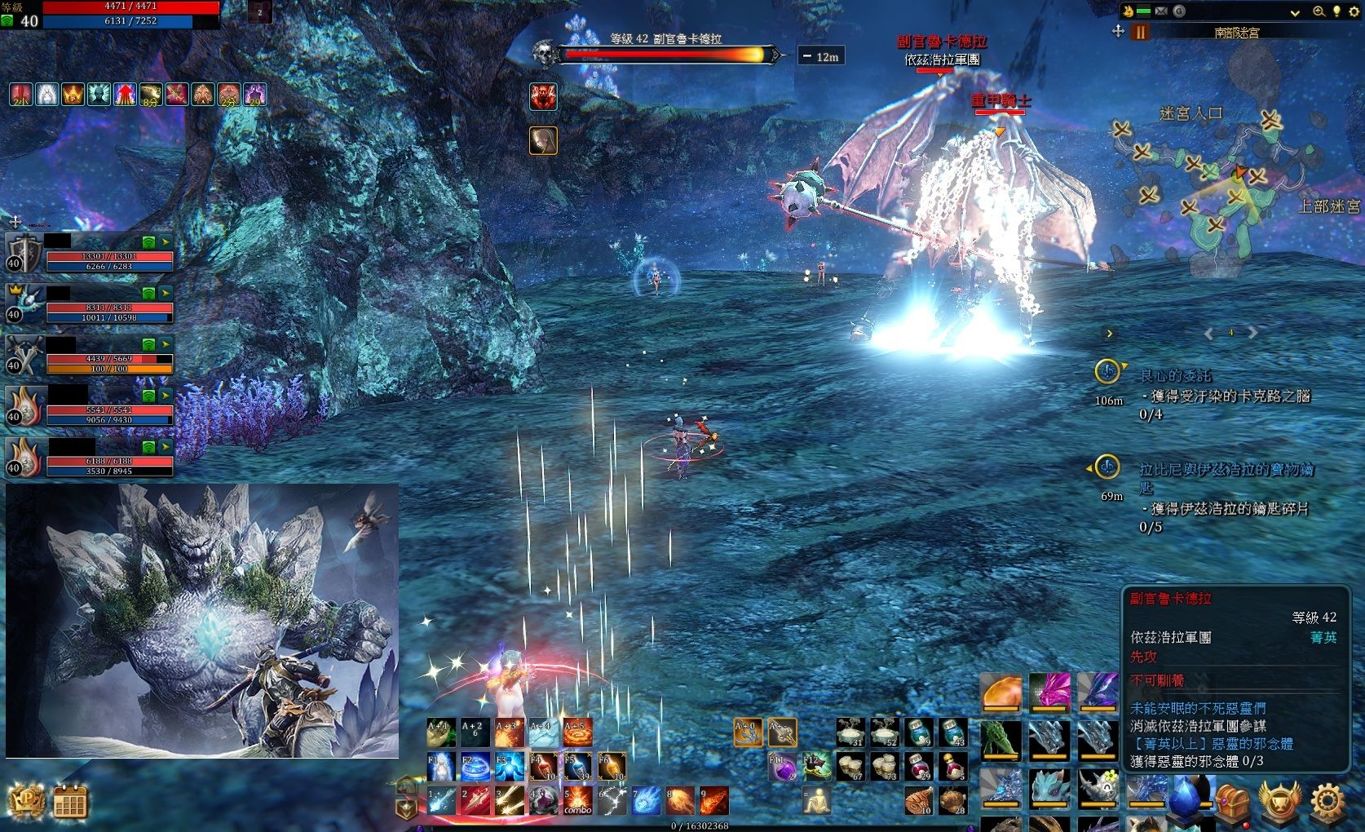The height and width of the screenshot is (832, 1365).
Task: Open the winged trophy achievements icon
Action: pos(1279,802)
